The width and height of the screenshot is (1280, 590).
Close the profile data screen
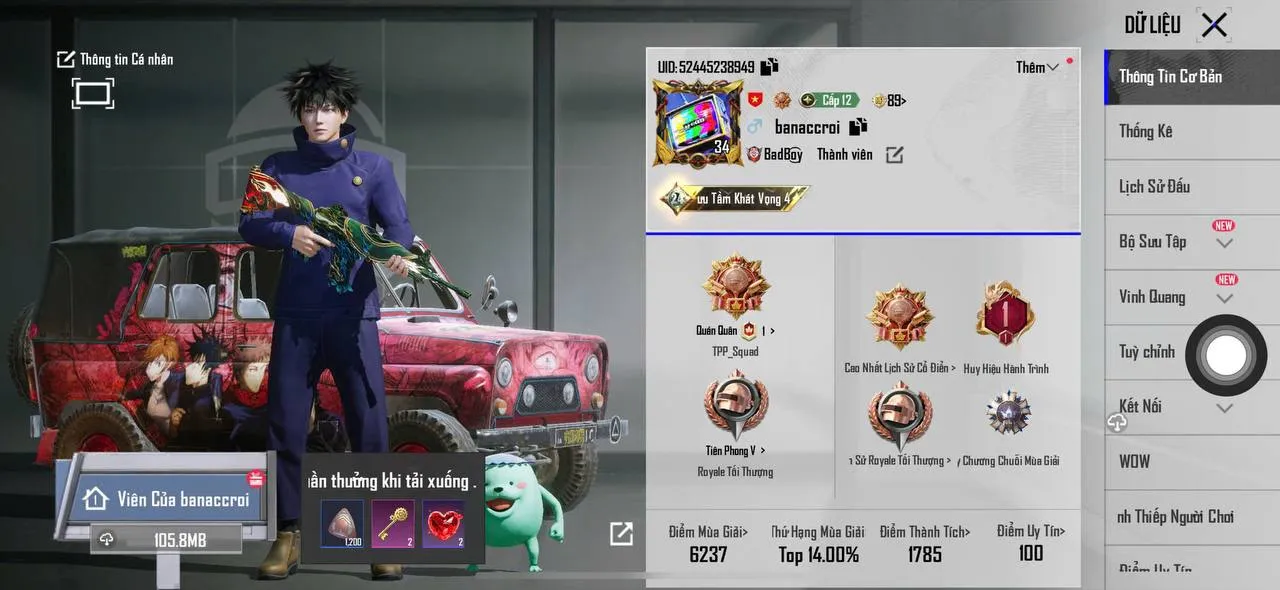coord(1214,25)
